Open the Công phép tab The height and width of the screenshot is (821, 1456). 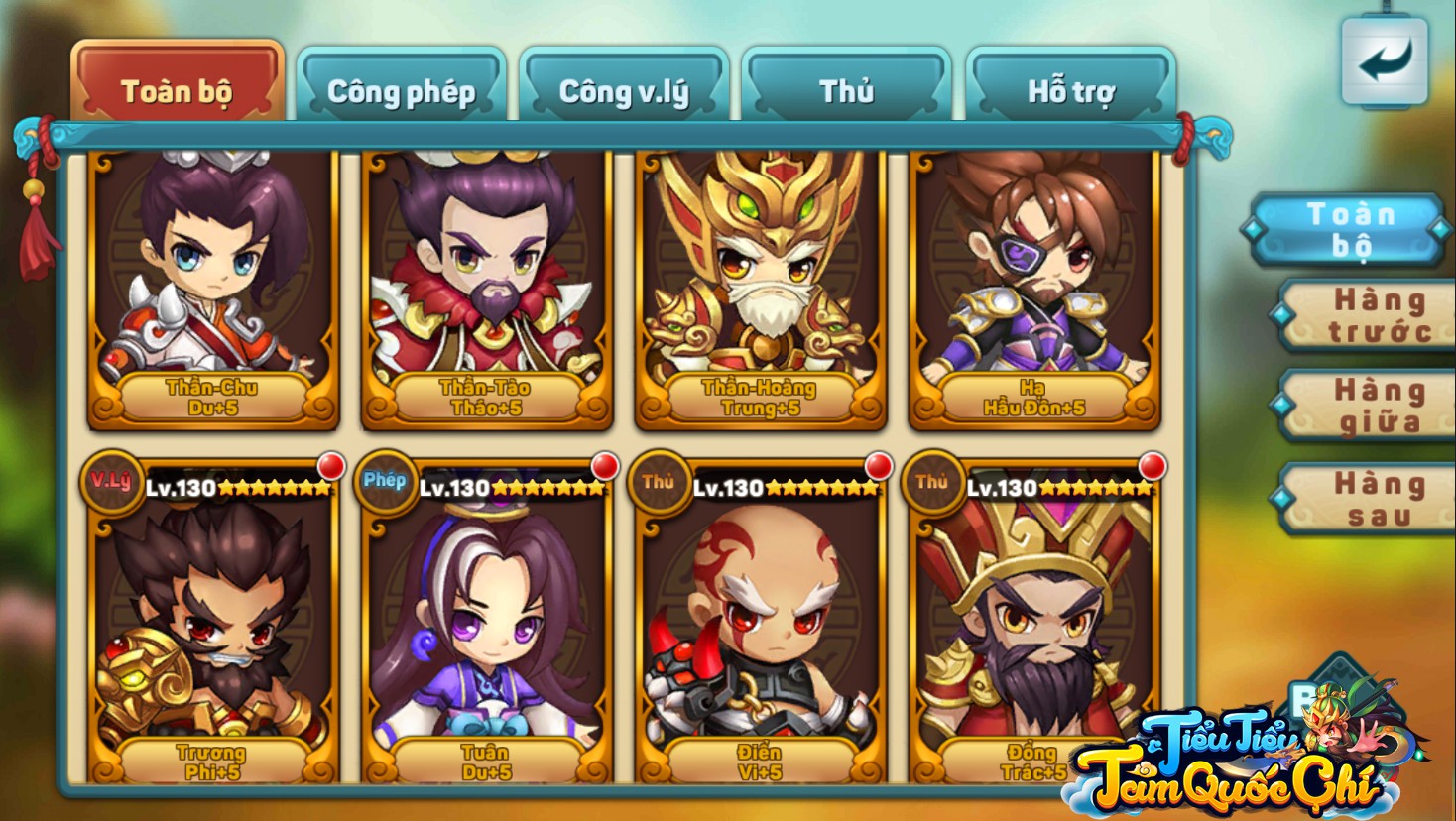pos(402,91)
